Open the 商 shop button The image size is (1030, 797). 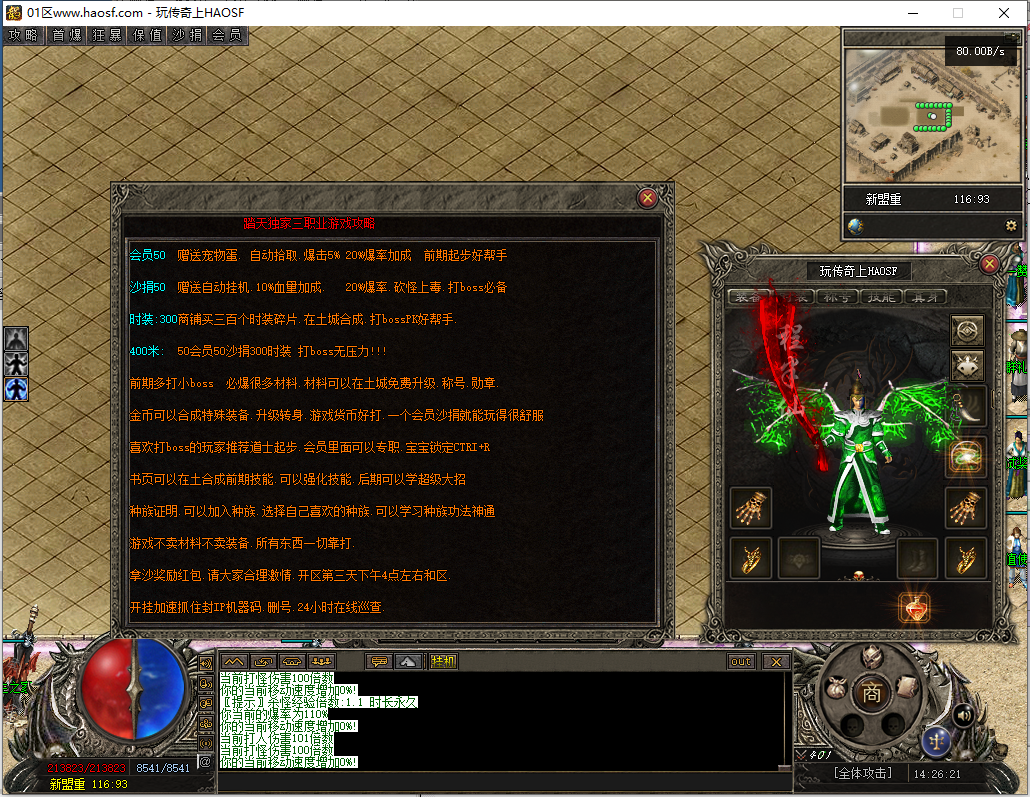click(872, 692)
